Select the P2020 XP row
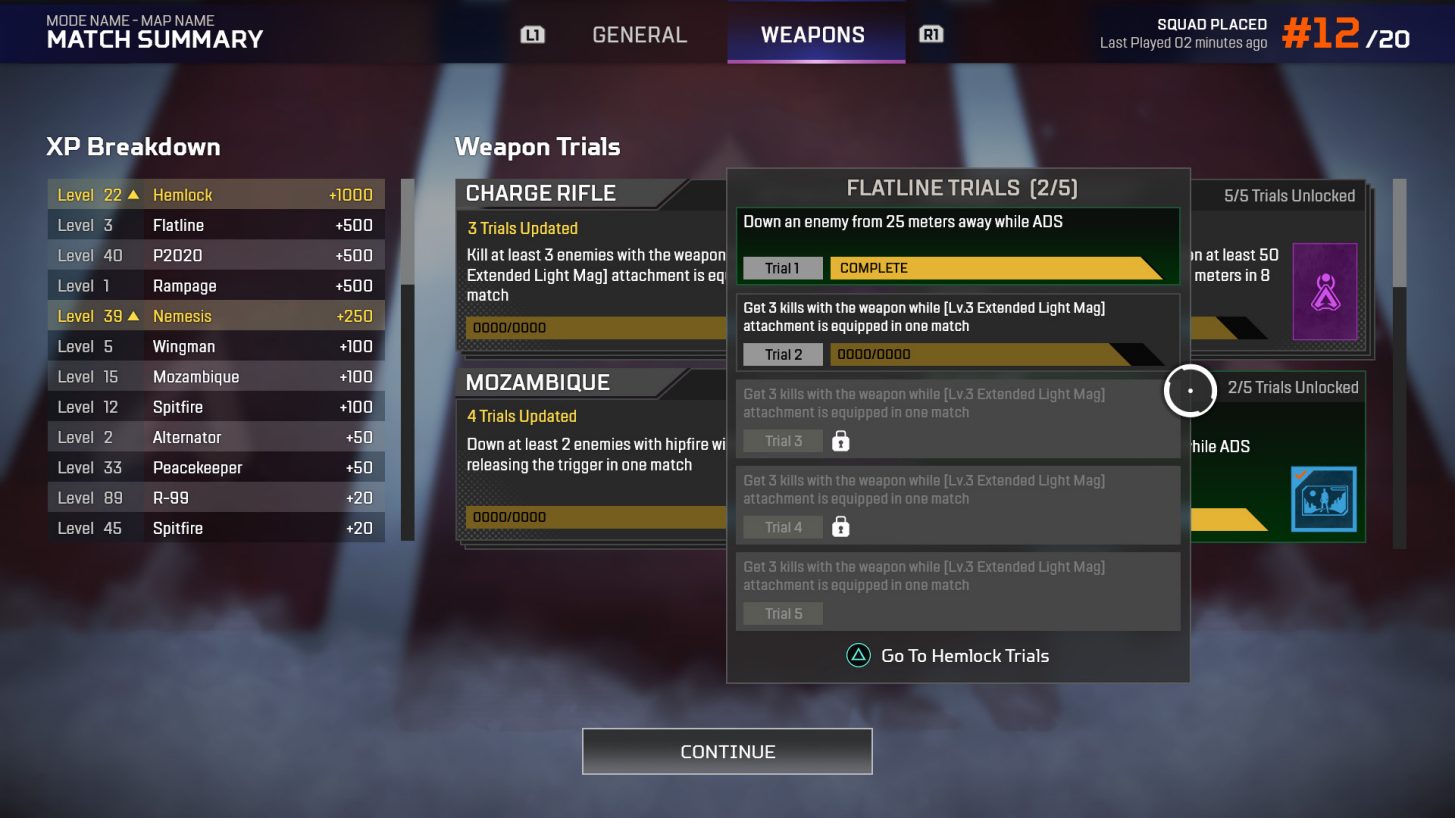1455x818 pixels. pos(216,255)
